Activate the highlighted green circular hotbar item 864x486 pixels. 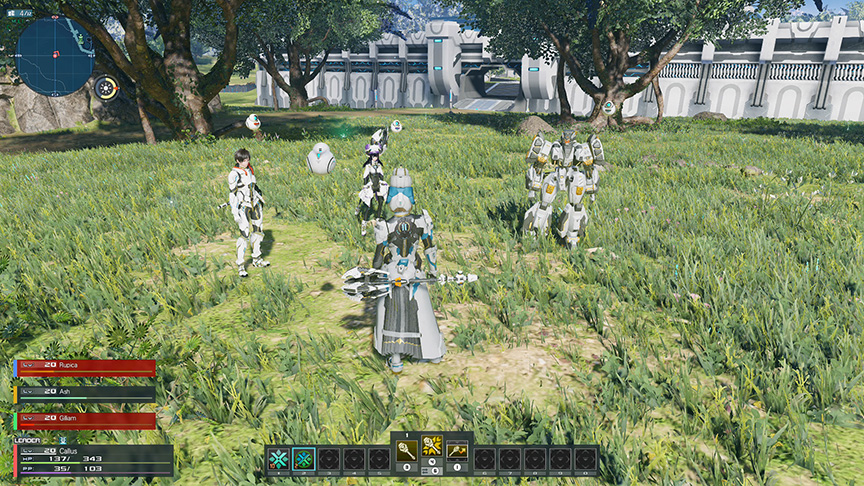[303, 459]
